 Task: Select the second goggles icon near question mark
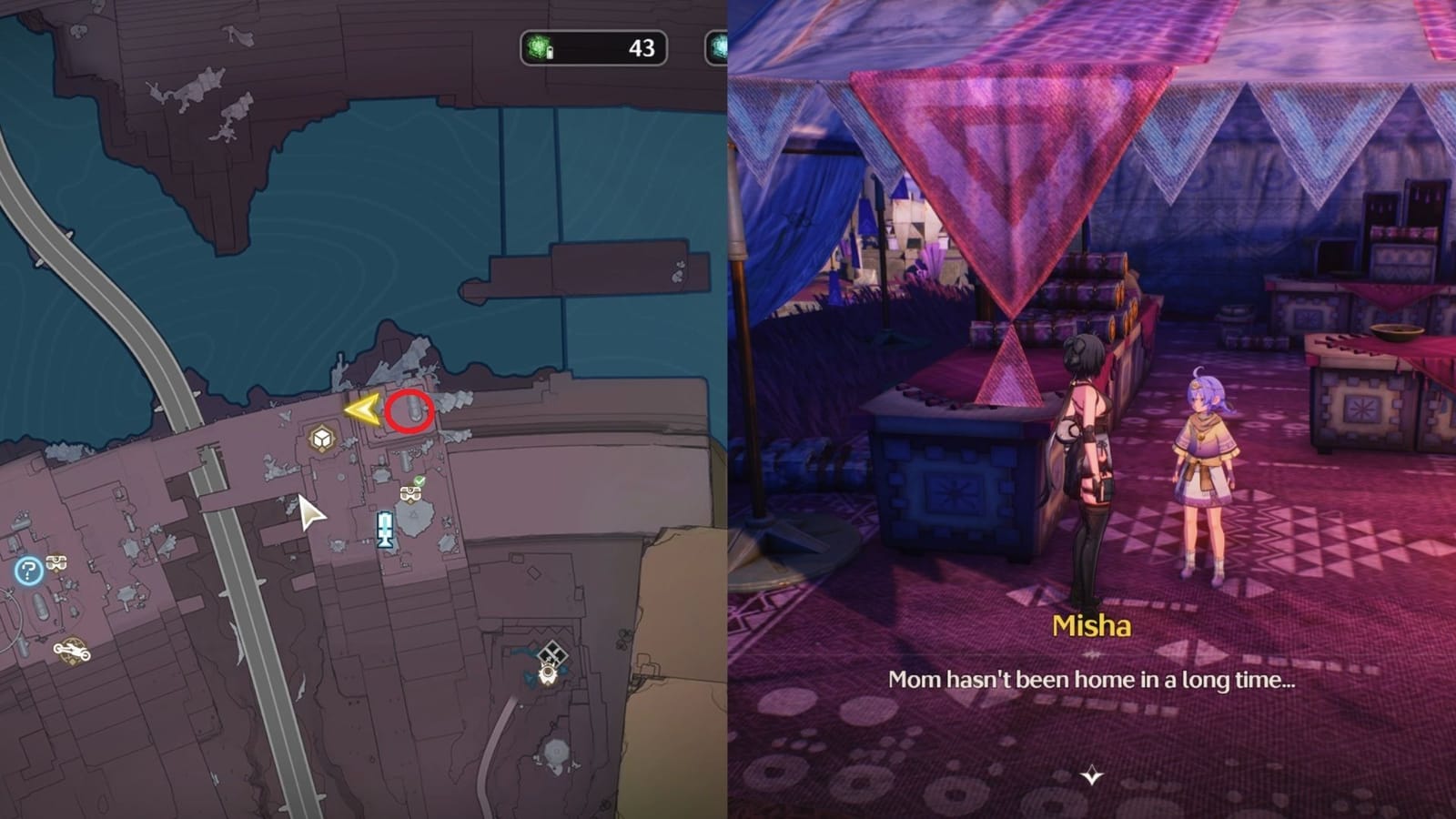point(56,563)
